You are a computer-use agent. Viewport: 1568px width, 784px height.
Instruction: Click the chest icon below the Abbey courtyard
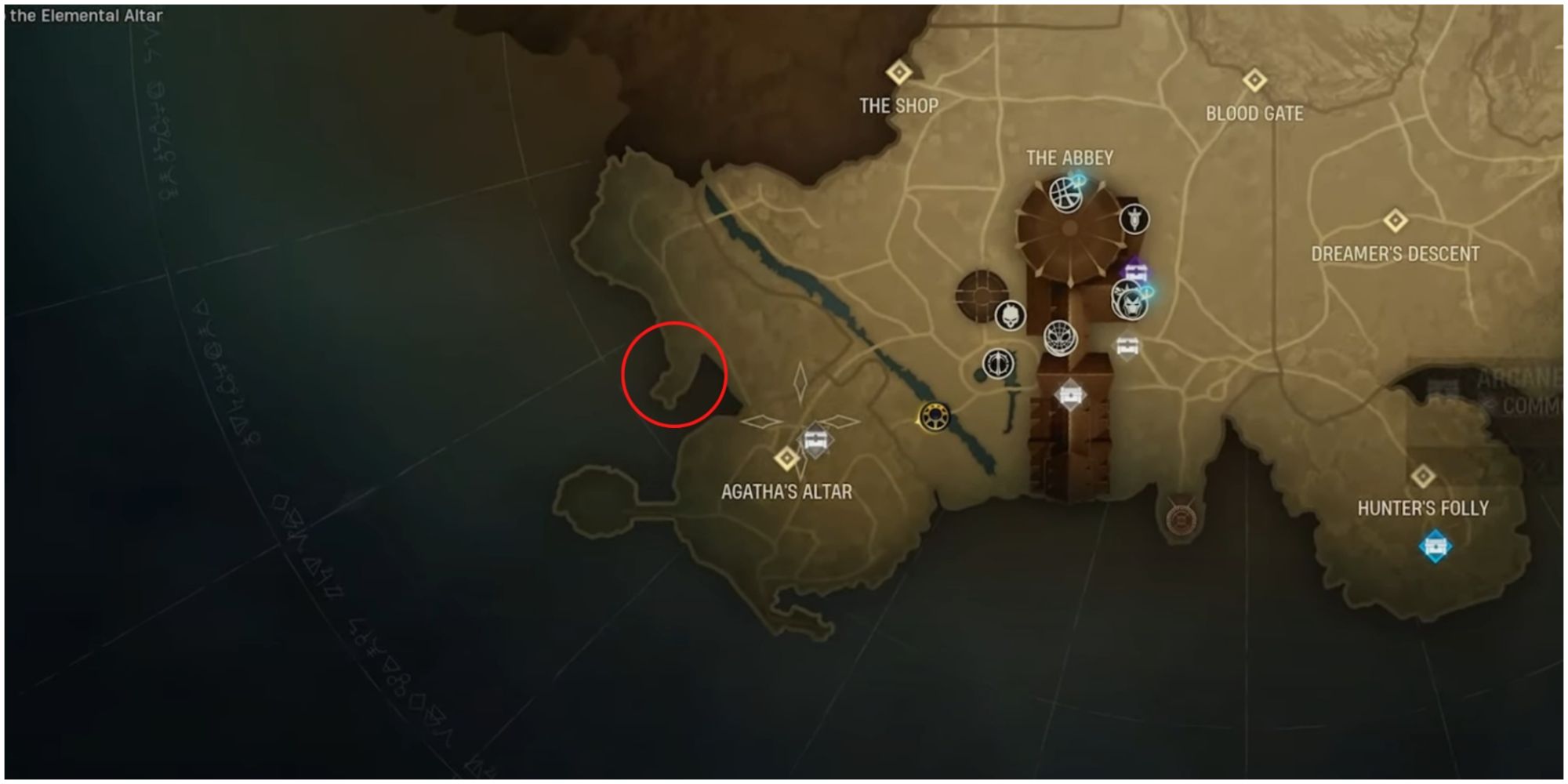pos(1071,392)
